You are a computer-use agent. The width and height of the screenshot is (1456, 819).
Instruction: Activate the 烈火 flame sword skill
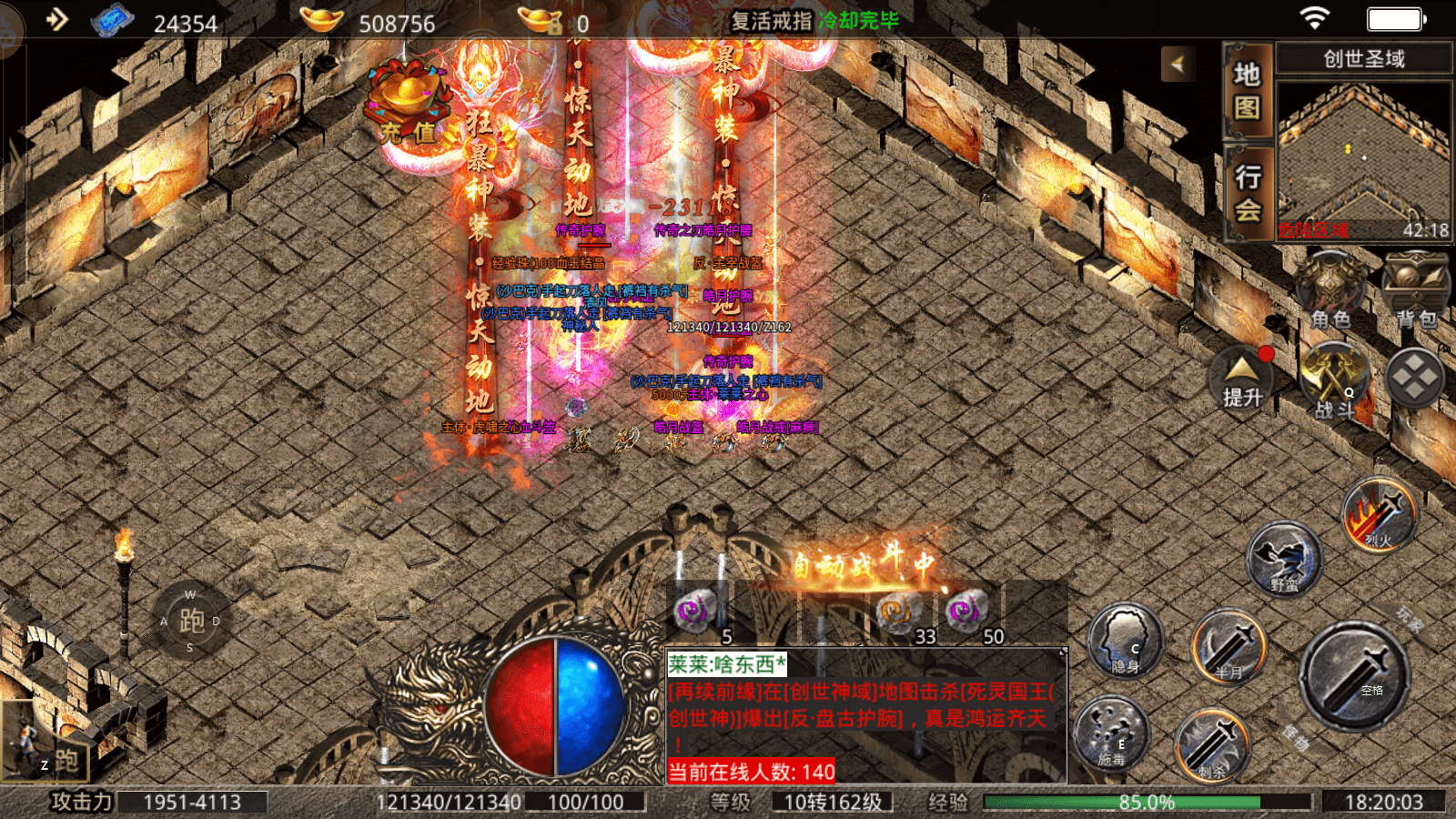tap(1380, 515)
